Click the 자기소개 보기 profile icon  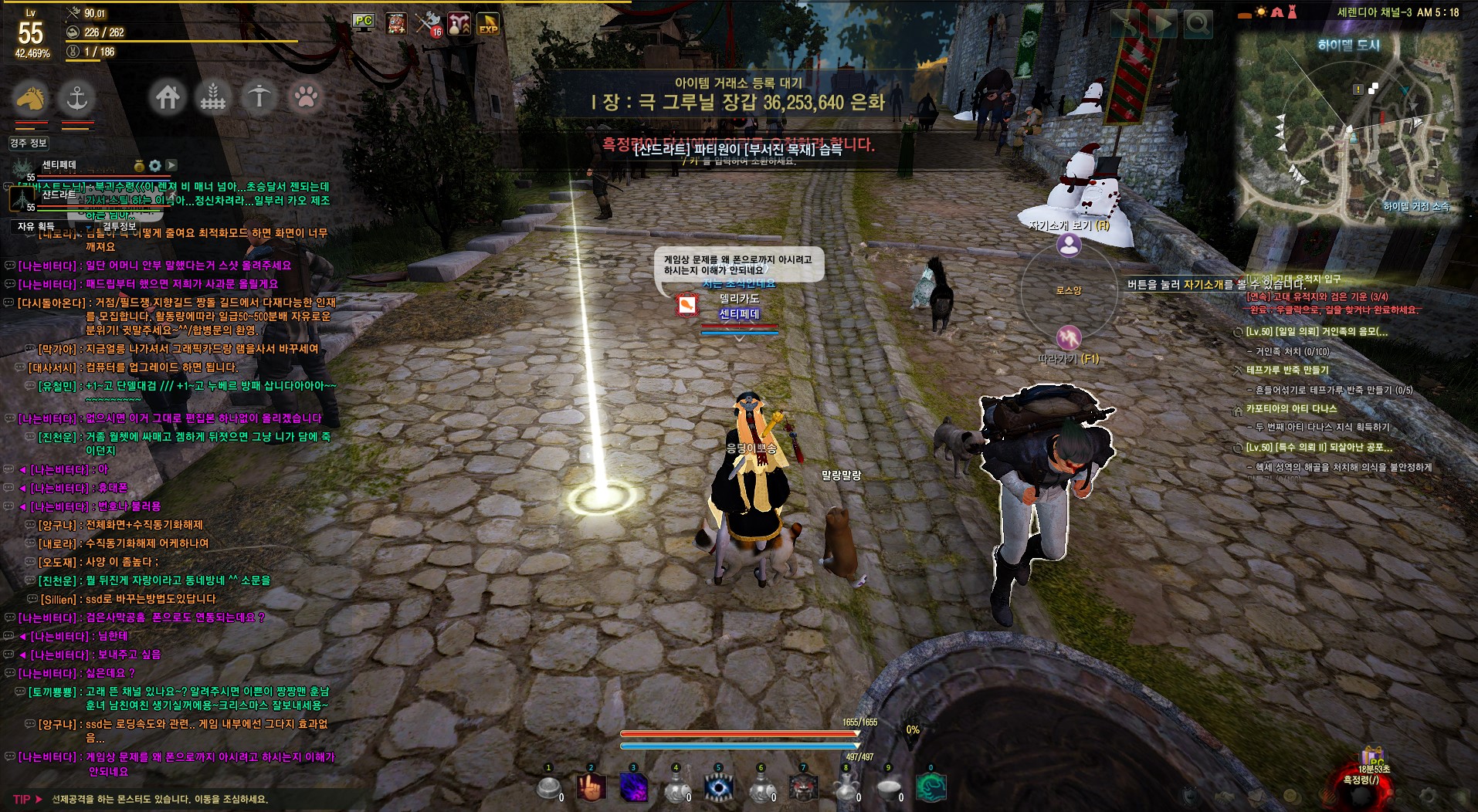click(1069, 245)
